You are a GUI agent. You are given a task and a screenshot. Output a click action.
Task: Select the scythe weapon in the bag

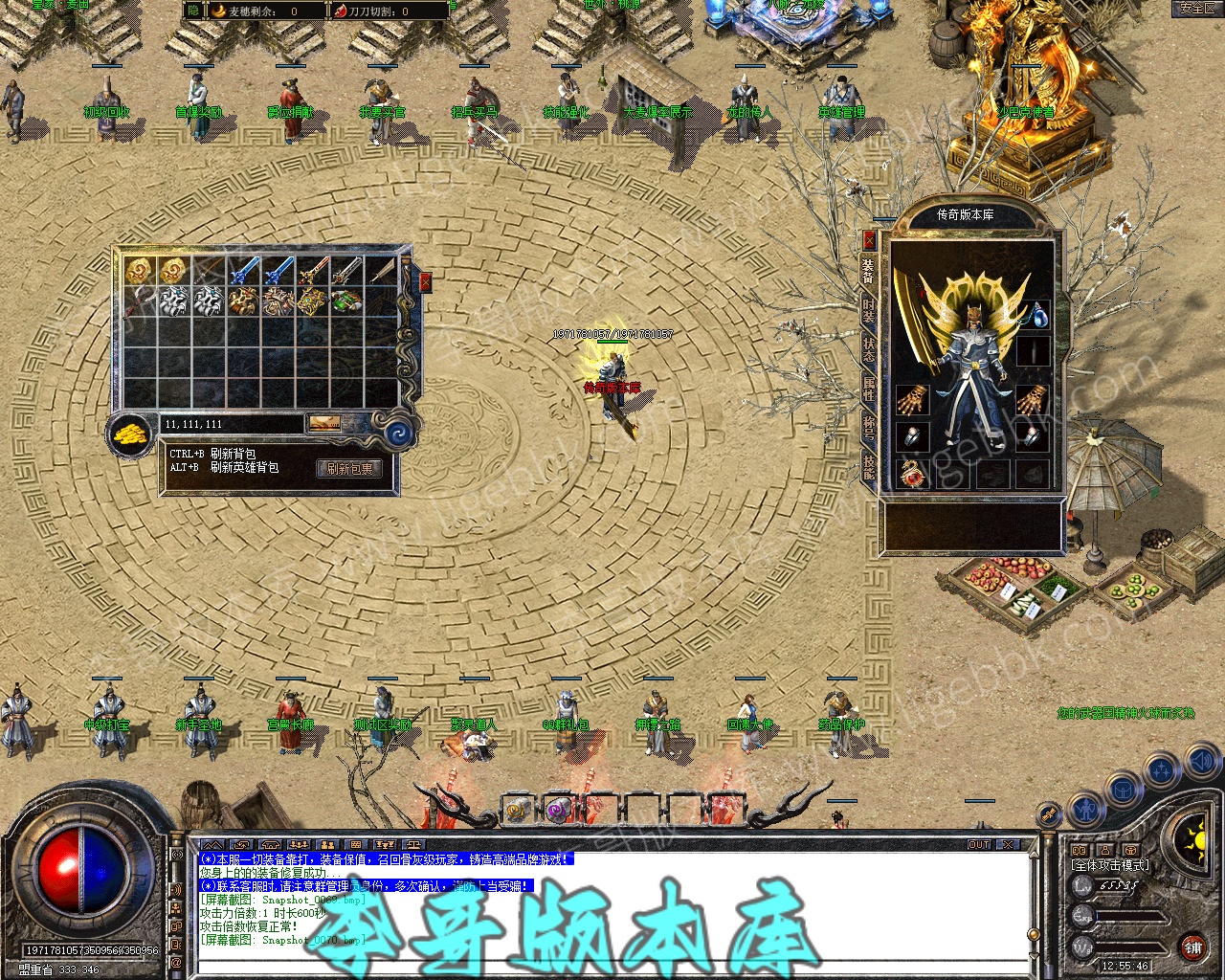(x=139, y=301)
